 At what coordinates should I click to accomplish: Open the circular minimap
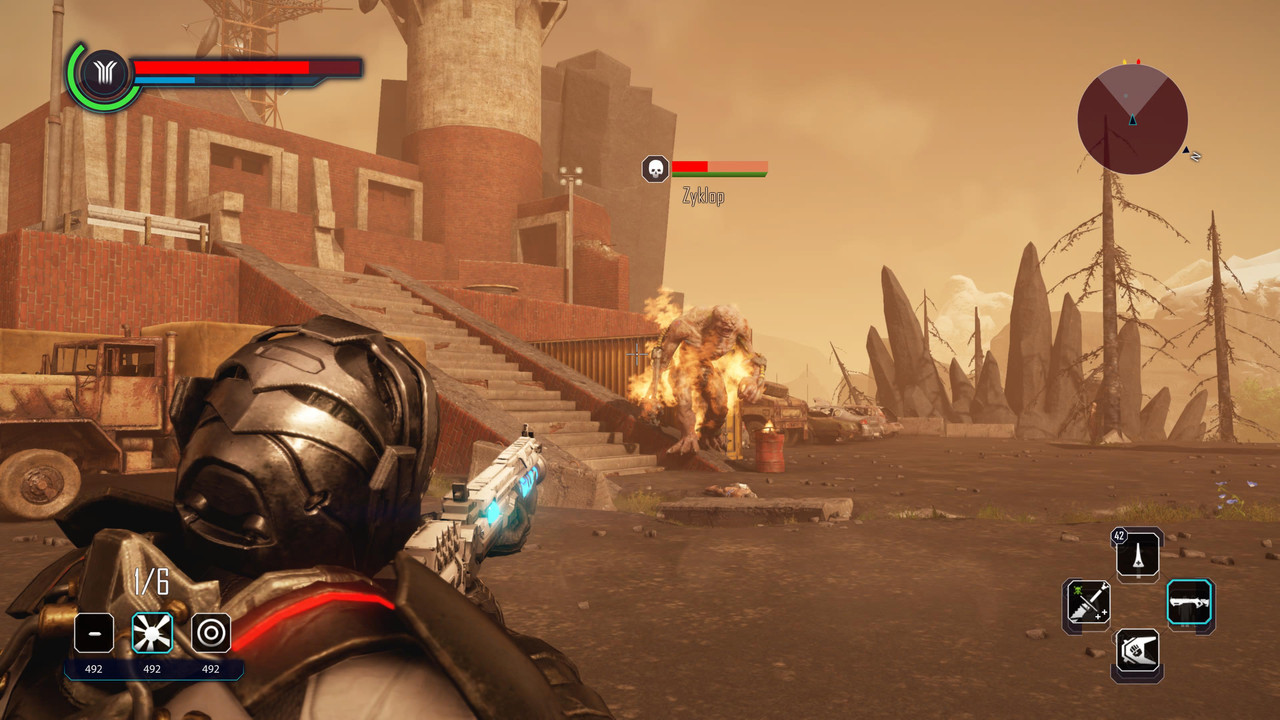point(1132,119)
